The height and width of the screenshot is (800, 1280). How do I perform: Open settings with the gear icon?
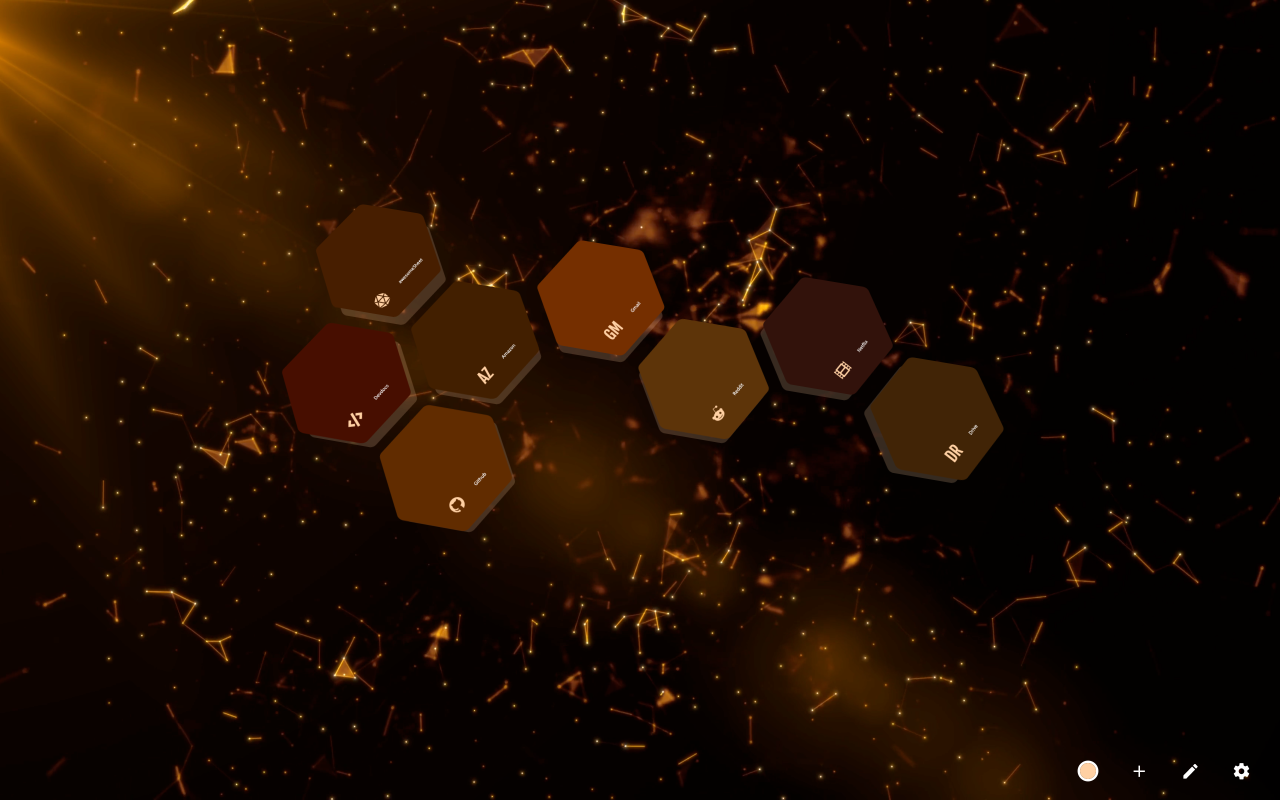pos(1241,772)
